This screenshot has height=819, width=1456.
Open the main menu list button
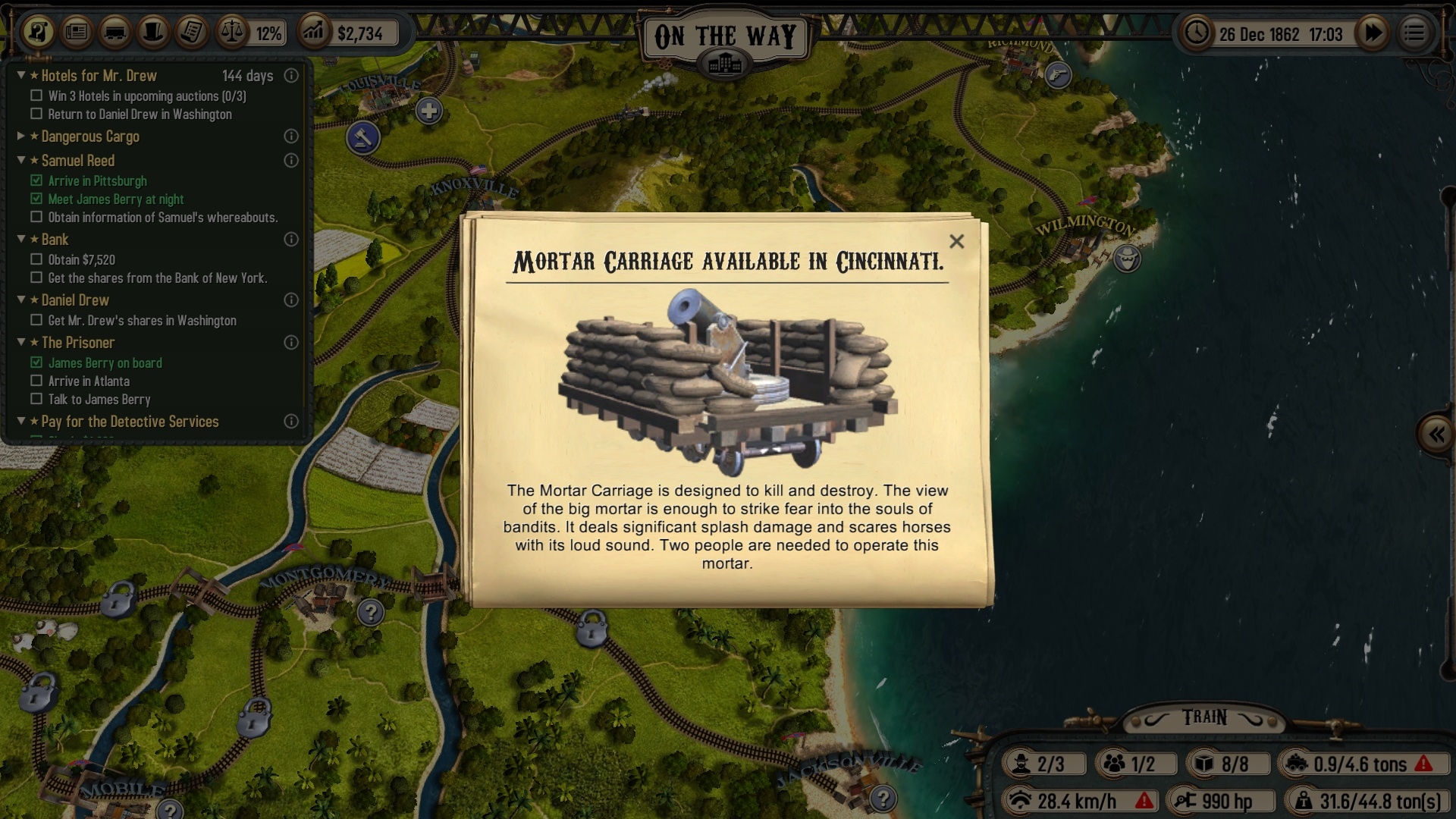1414,33
